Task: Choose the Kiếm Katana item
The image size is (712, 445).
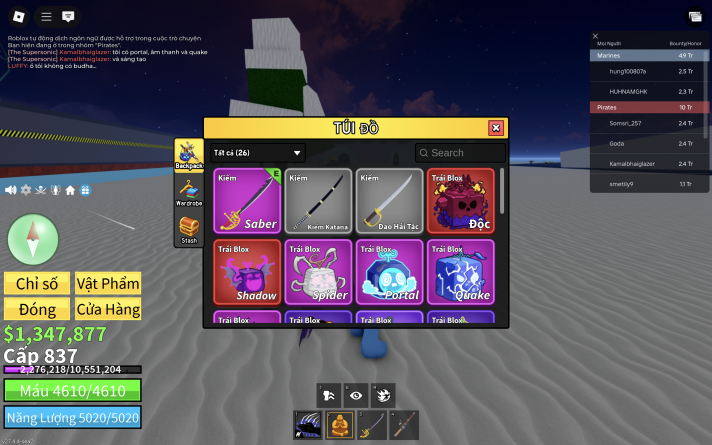Action: [320, 201]
